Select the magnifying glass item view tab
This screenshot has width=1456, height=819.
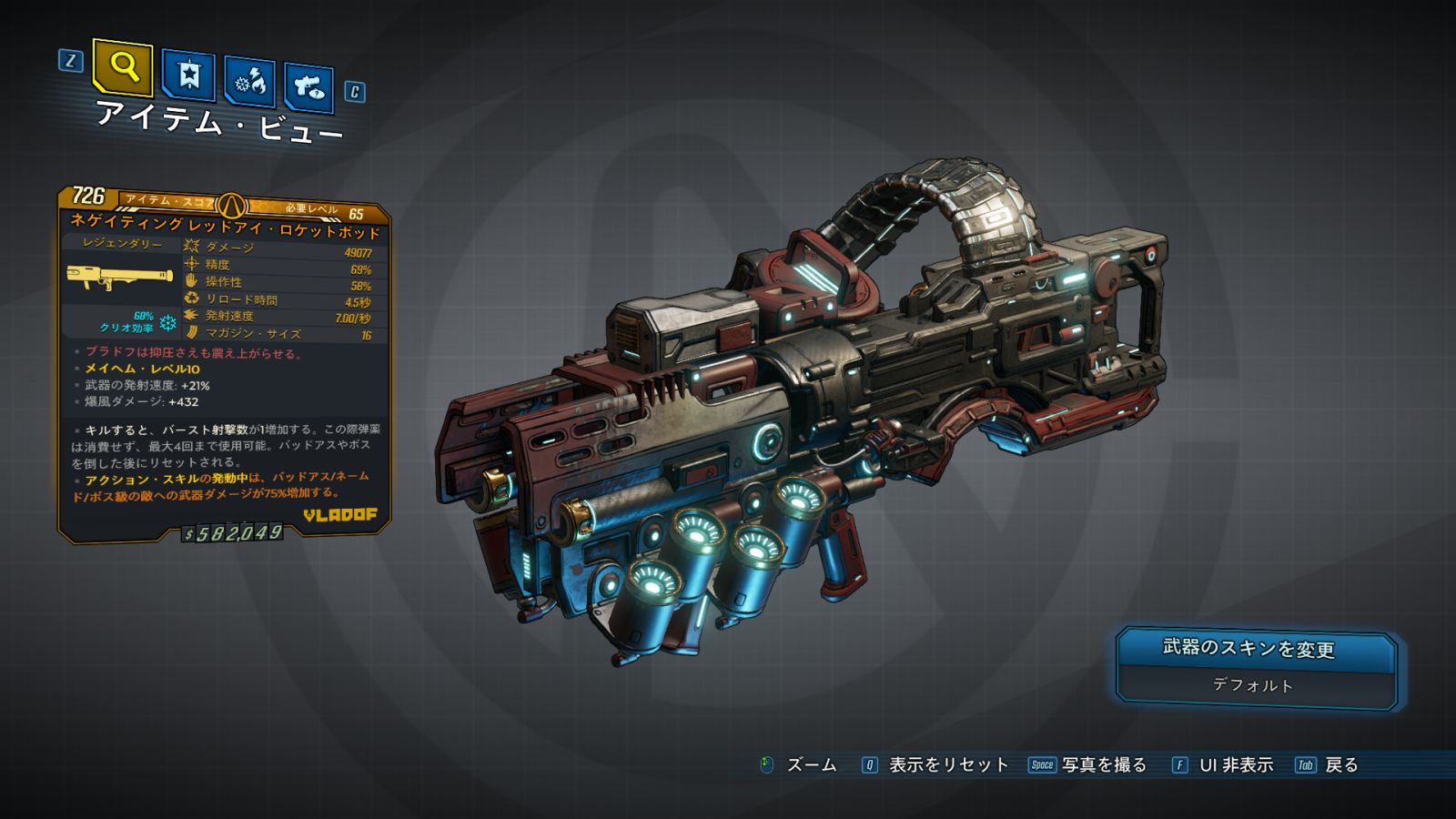(x=123, y=67)
